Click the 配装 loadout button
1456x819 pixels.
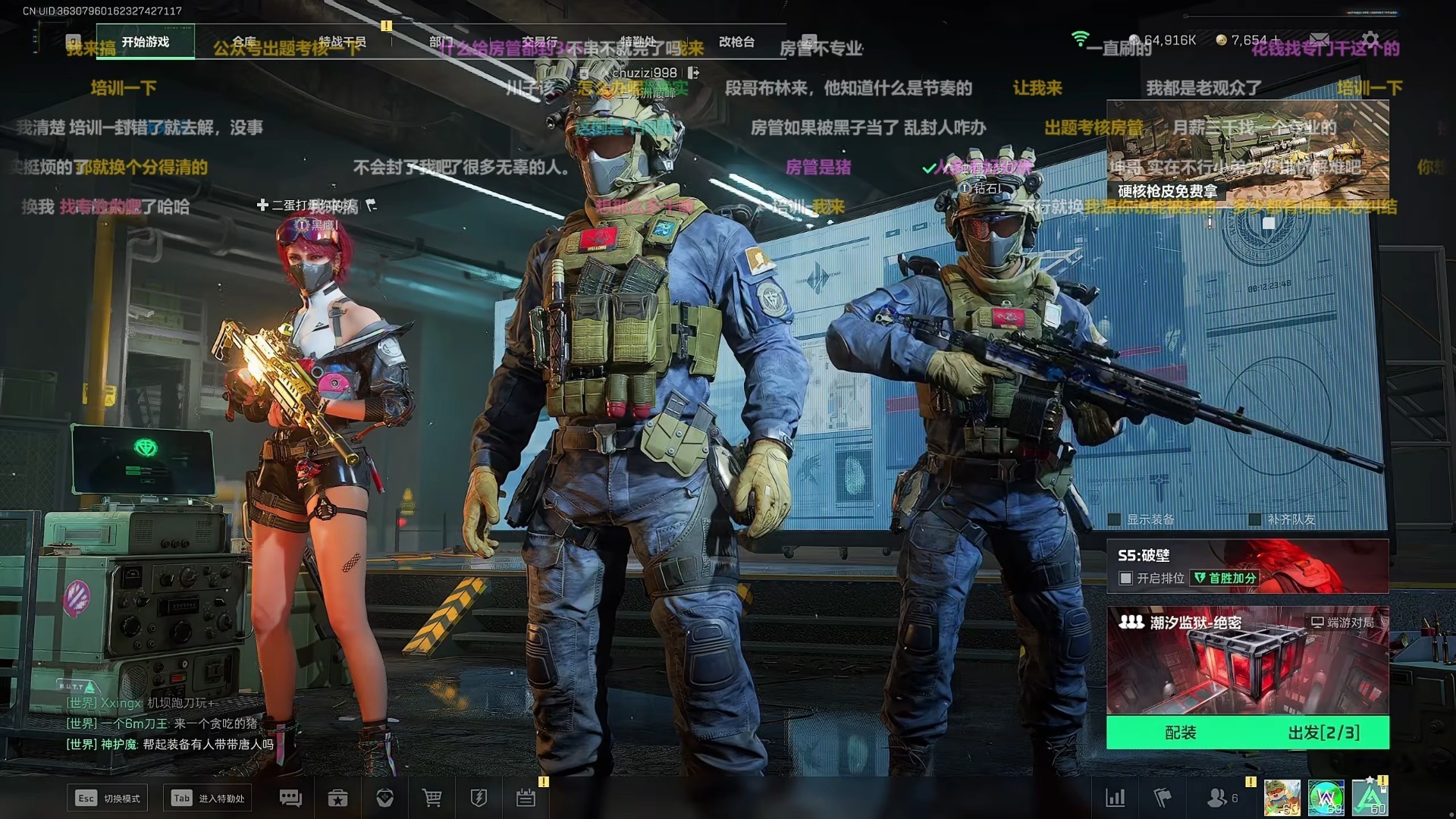(1180, 733)
